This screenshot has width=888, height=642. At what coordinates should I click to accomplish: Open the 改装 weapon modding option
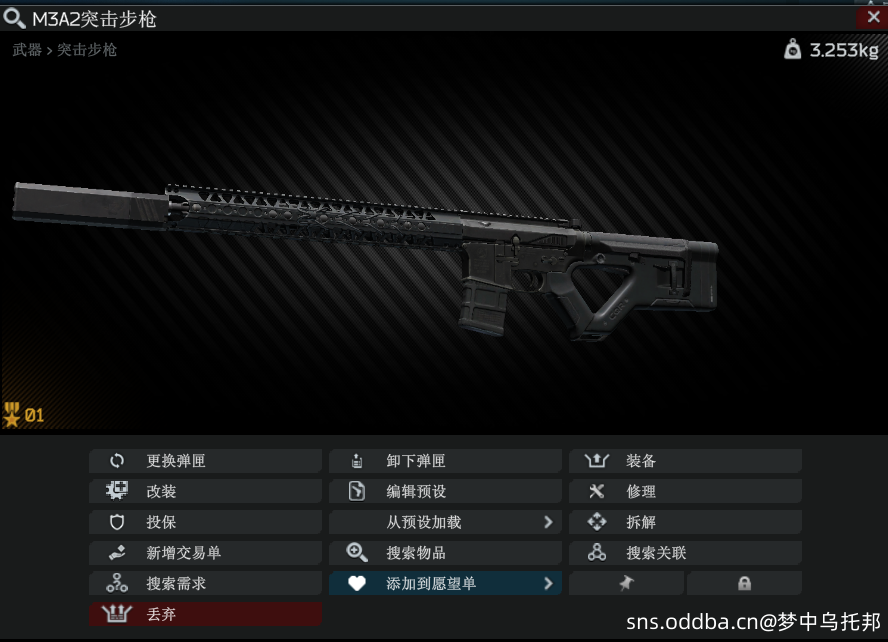click(205, 492)
